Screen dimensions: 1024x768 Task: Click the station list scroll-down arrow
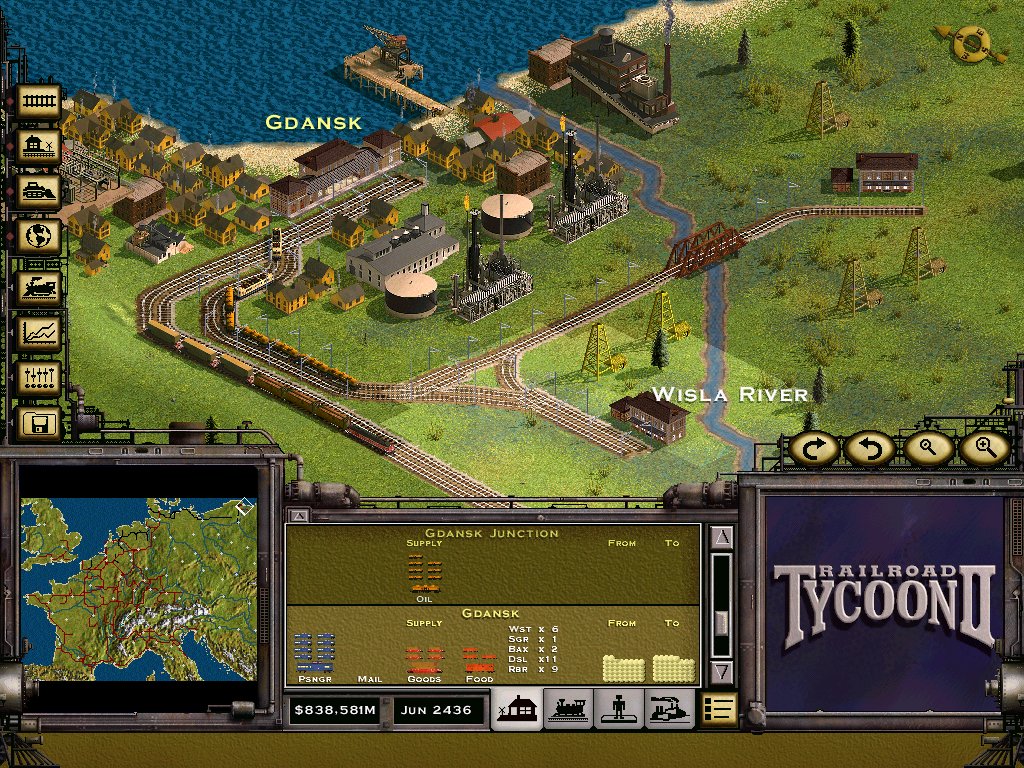[x=722, y=672]
